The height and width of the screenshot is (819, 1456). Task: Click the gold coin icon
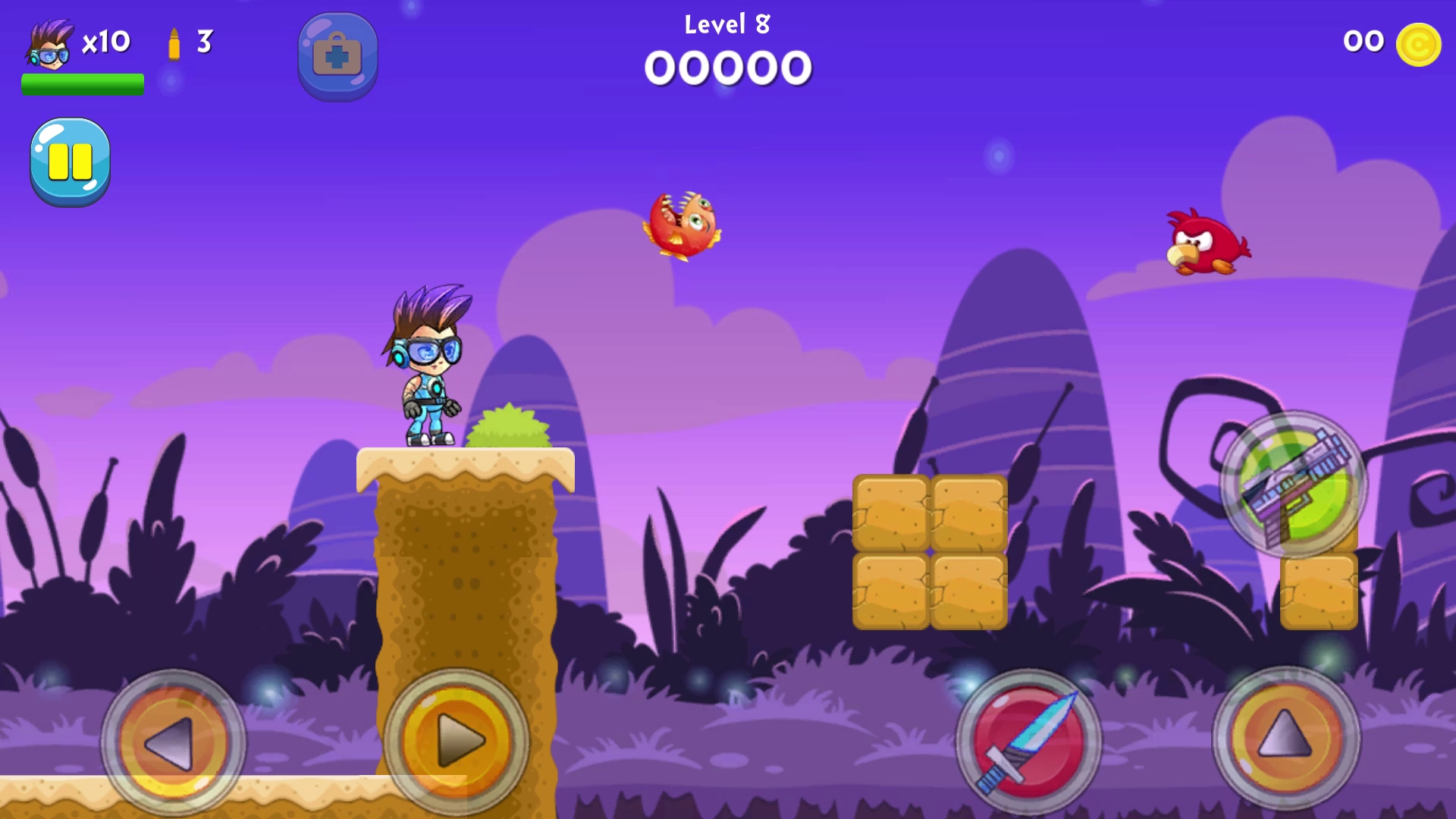click(x=1420, y=43)
